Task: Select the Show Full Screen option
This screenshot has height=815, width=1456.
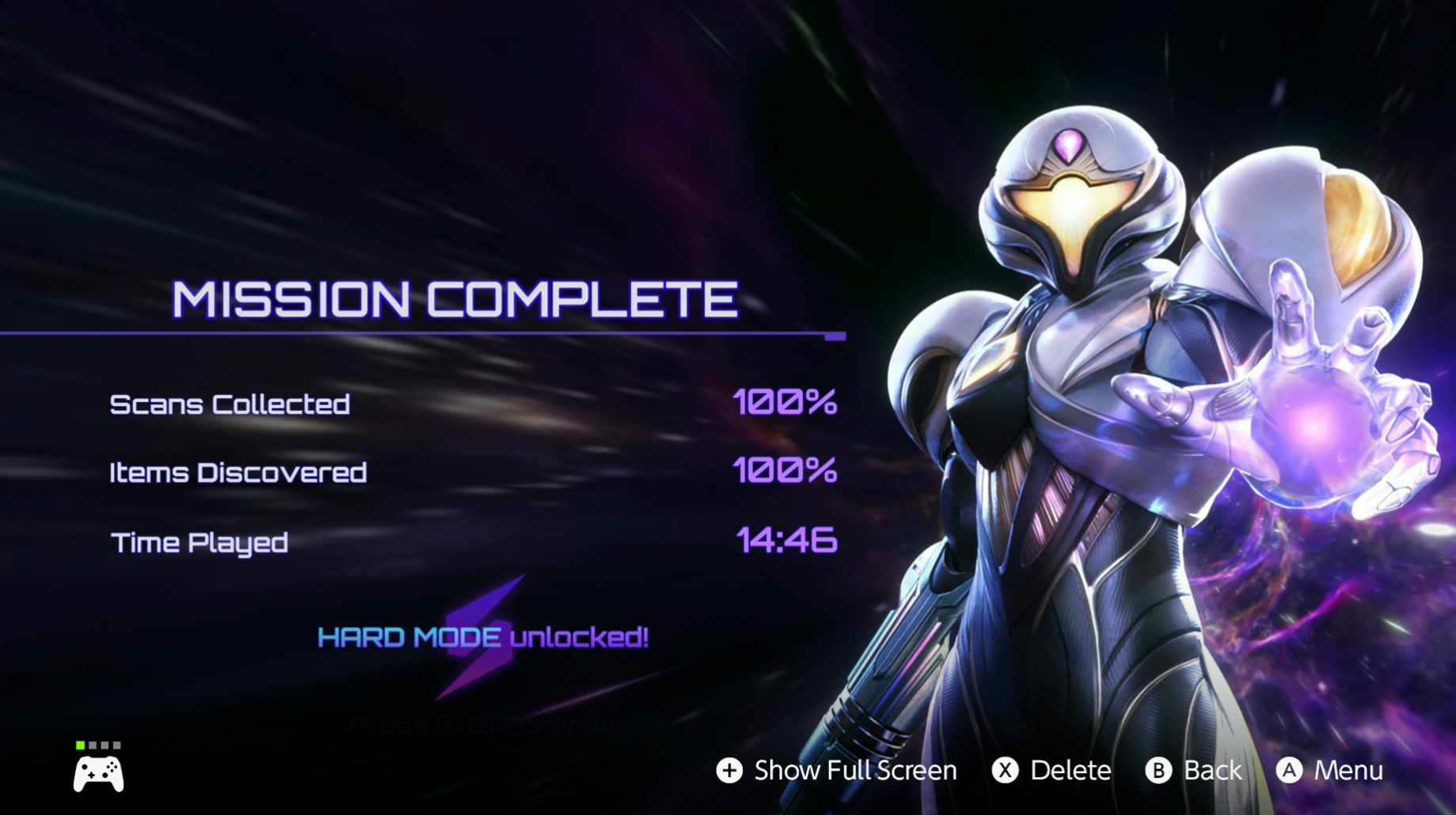Action: [x=836, y=770]
